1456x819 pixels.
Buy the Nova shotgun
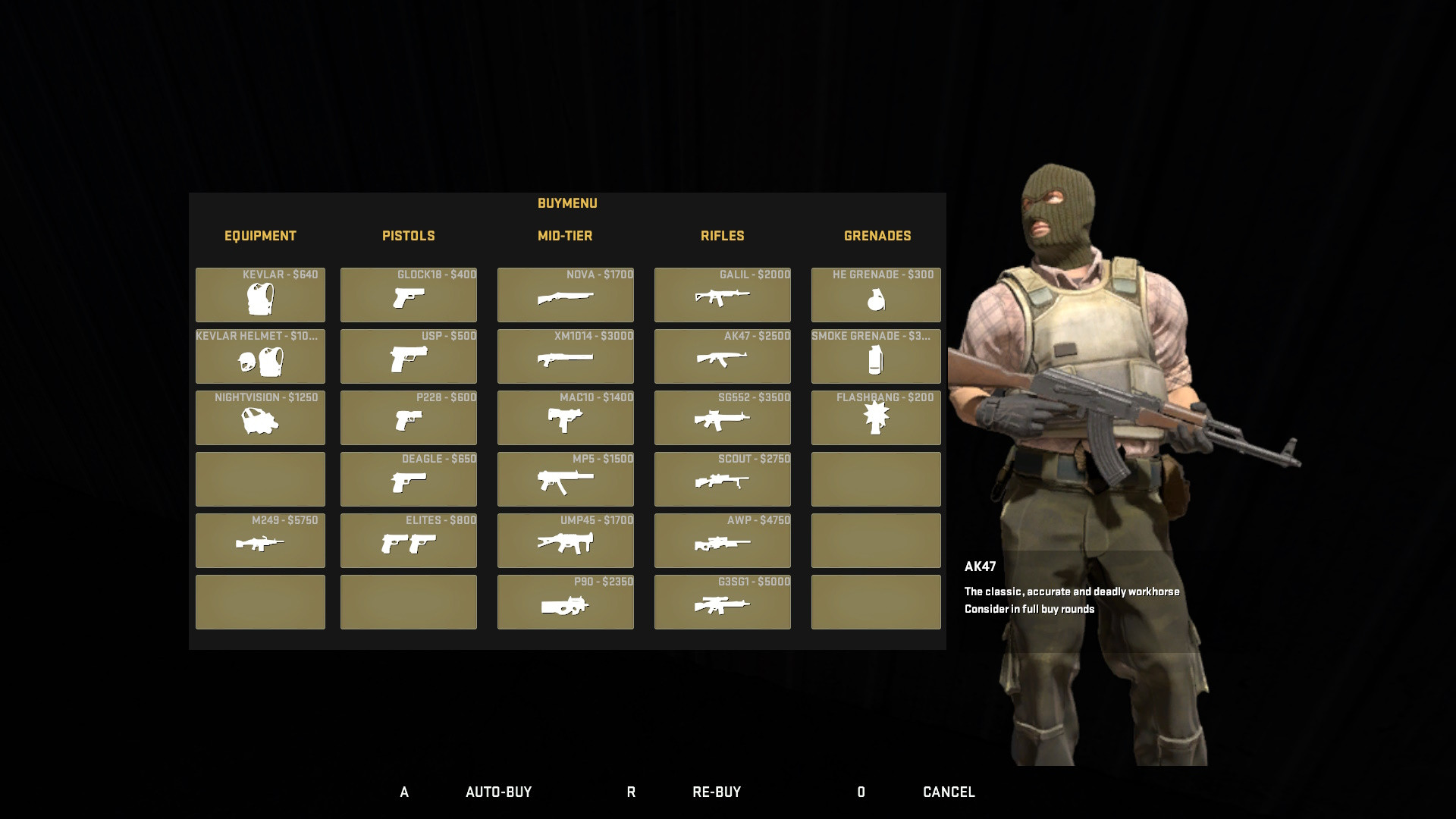click(565, 295)
